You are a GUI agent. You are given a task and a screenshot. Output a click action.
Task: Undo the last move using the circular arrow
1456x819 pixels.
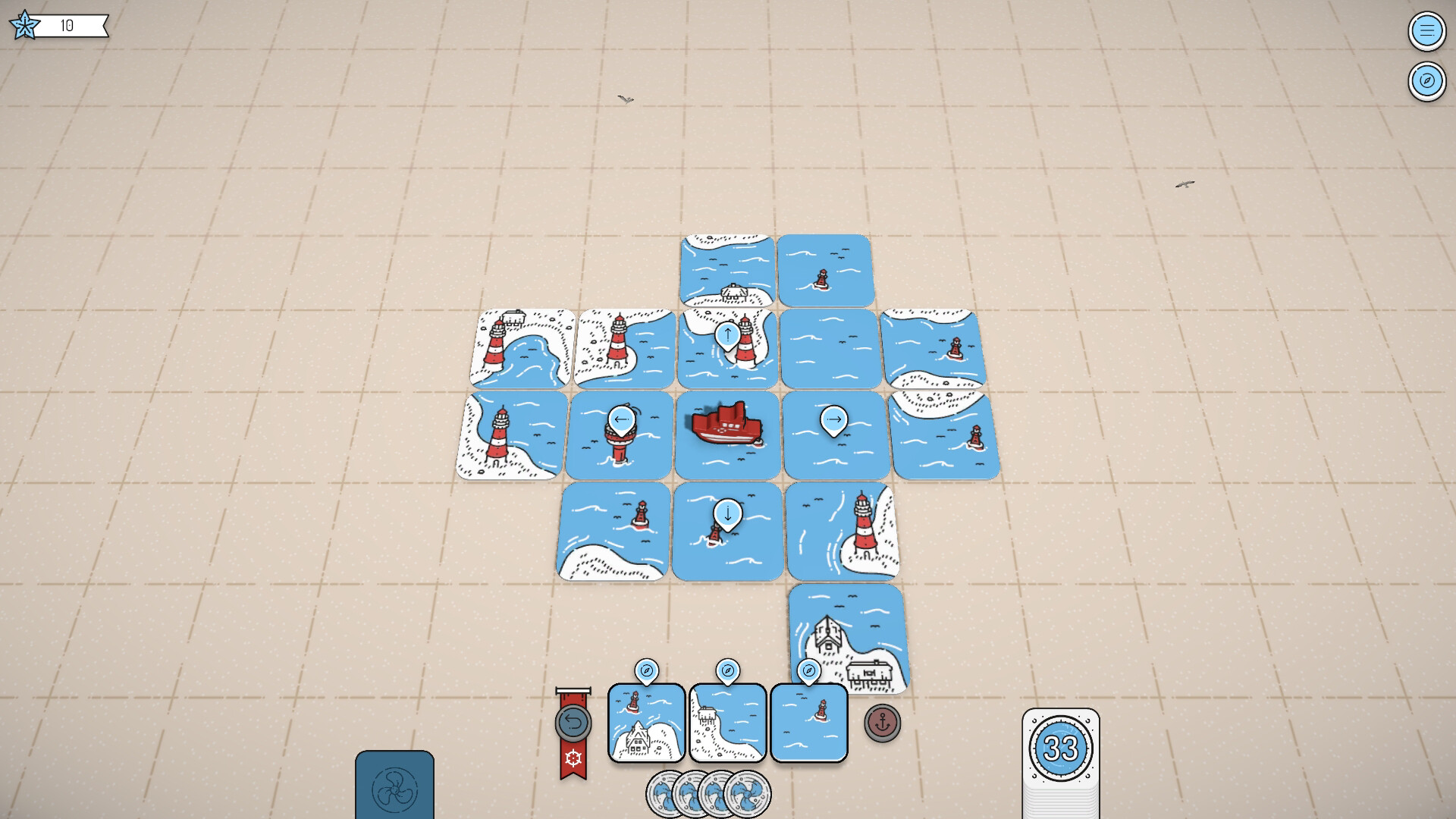click(575, 723)
